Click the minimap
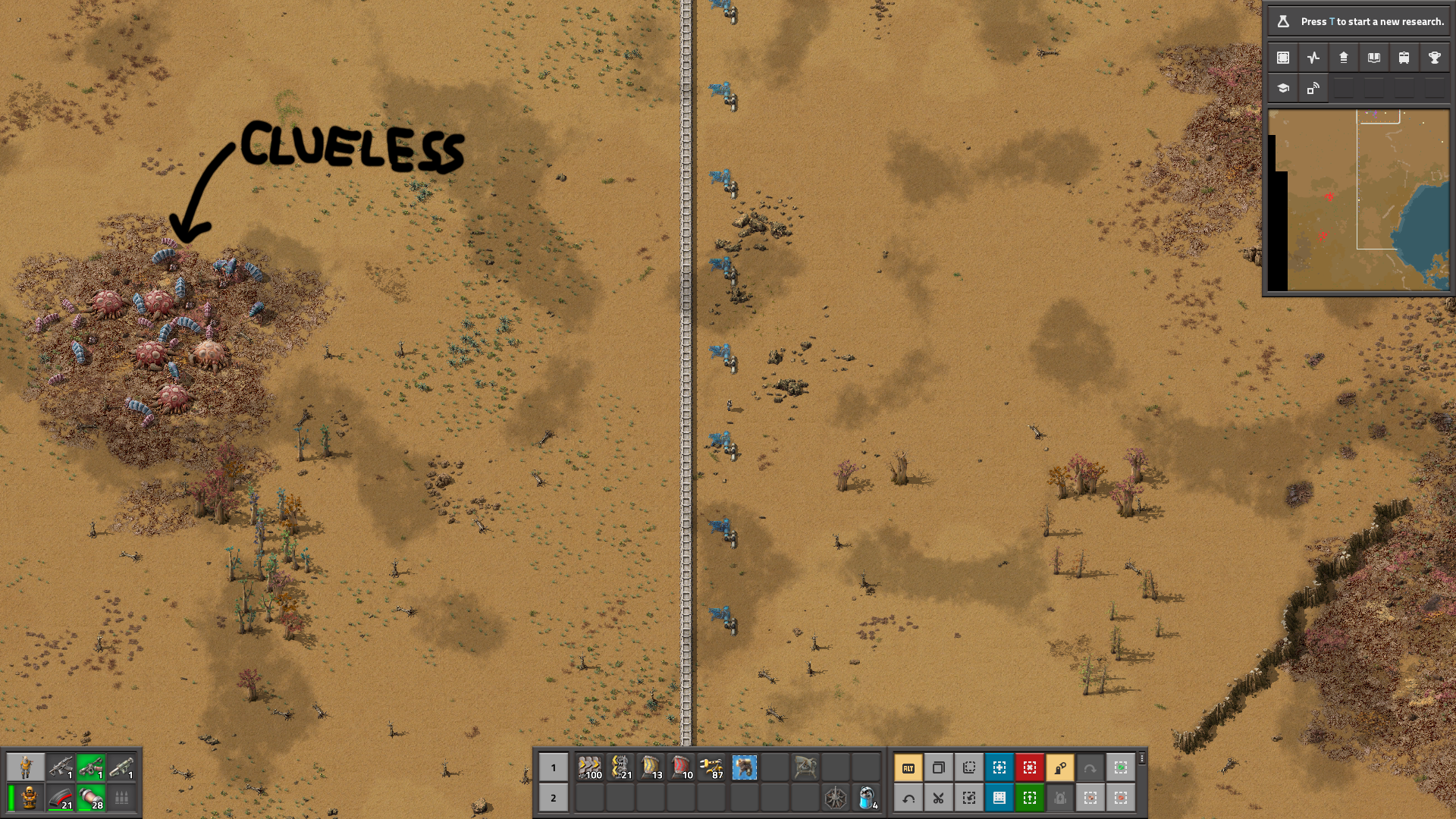 (x=1358, y=200)
